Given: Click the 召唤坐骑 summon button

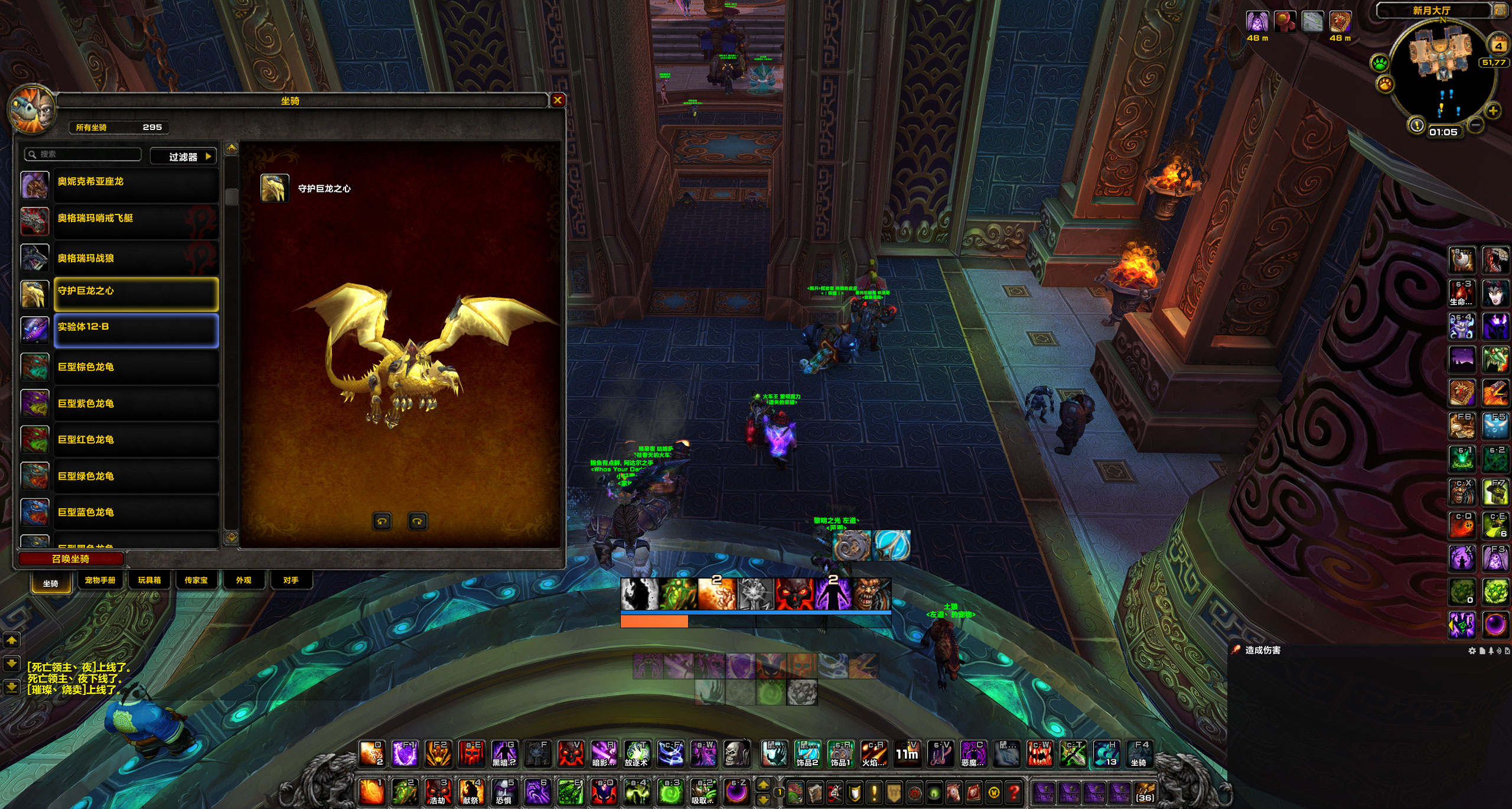Looking at the screenshot, I should [71, 558].
